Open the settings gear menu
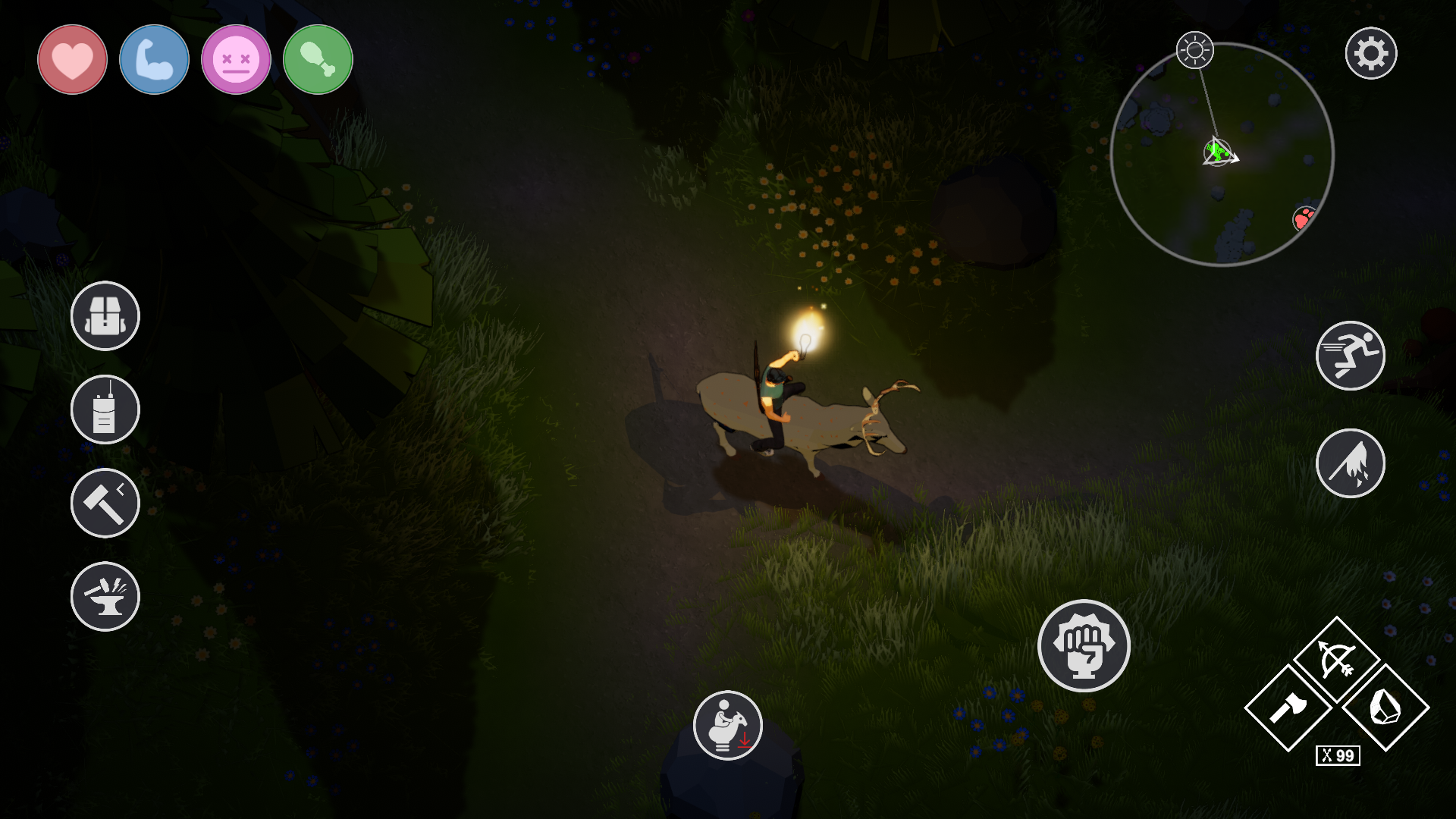This screenshot has width=1456, height=819. coord(1371,53)
